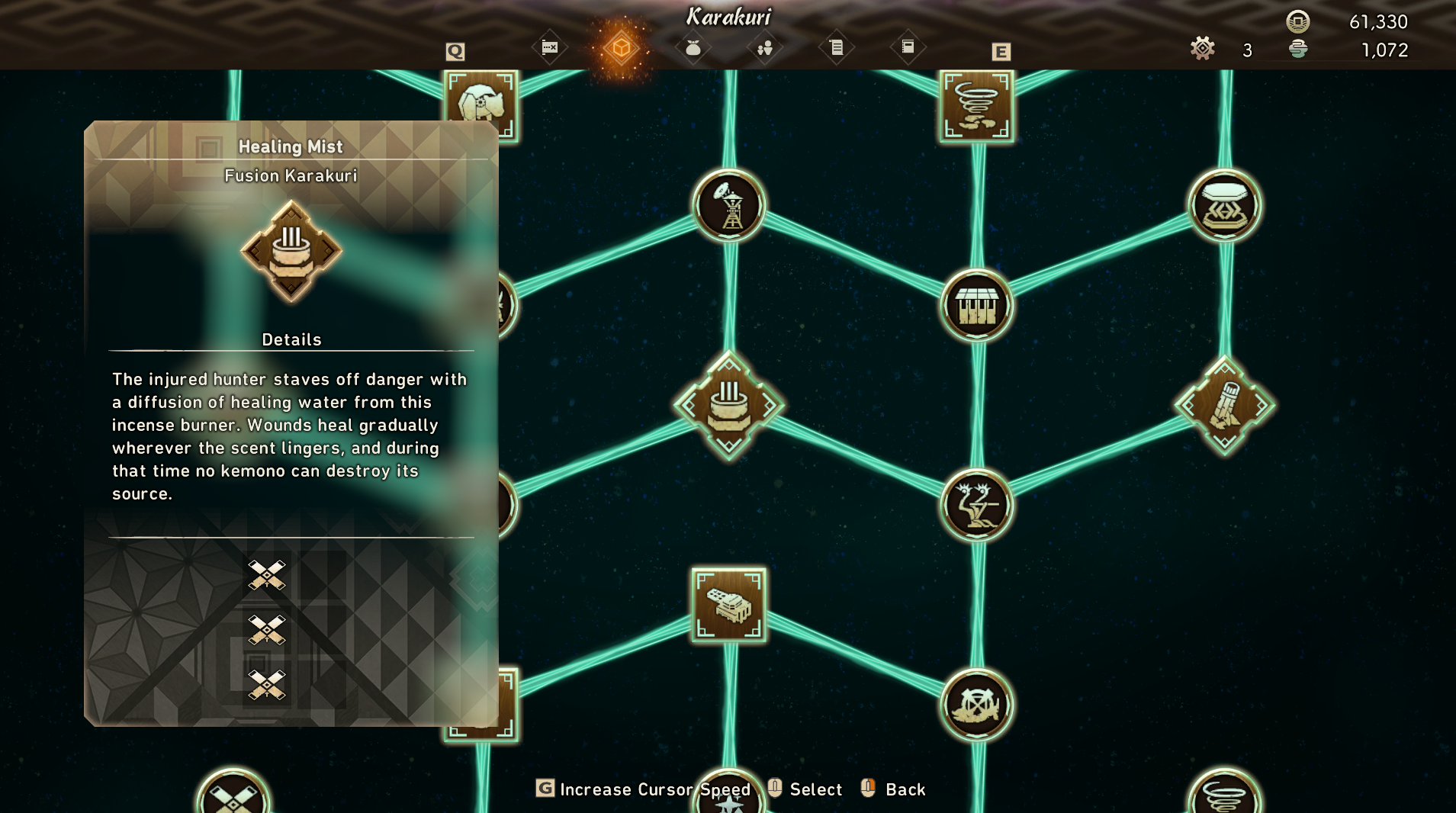Choose the whirlwind square node at top
Image resolution: width=1456 pixels, height=813 pixels.
976,107
